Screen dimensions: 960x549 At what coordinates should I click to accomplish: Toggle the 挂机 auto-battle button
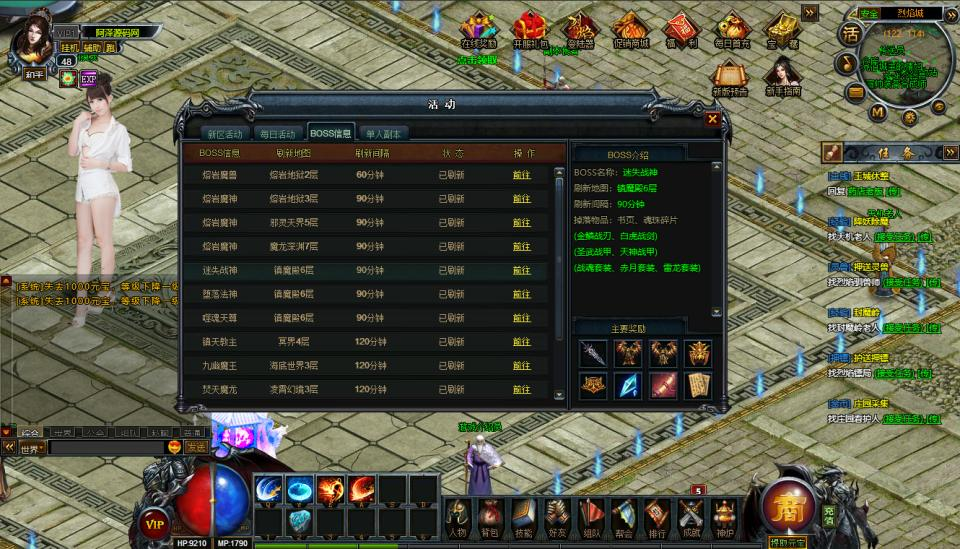[x=69, y=47]
